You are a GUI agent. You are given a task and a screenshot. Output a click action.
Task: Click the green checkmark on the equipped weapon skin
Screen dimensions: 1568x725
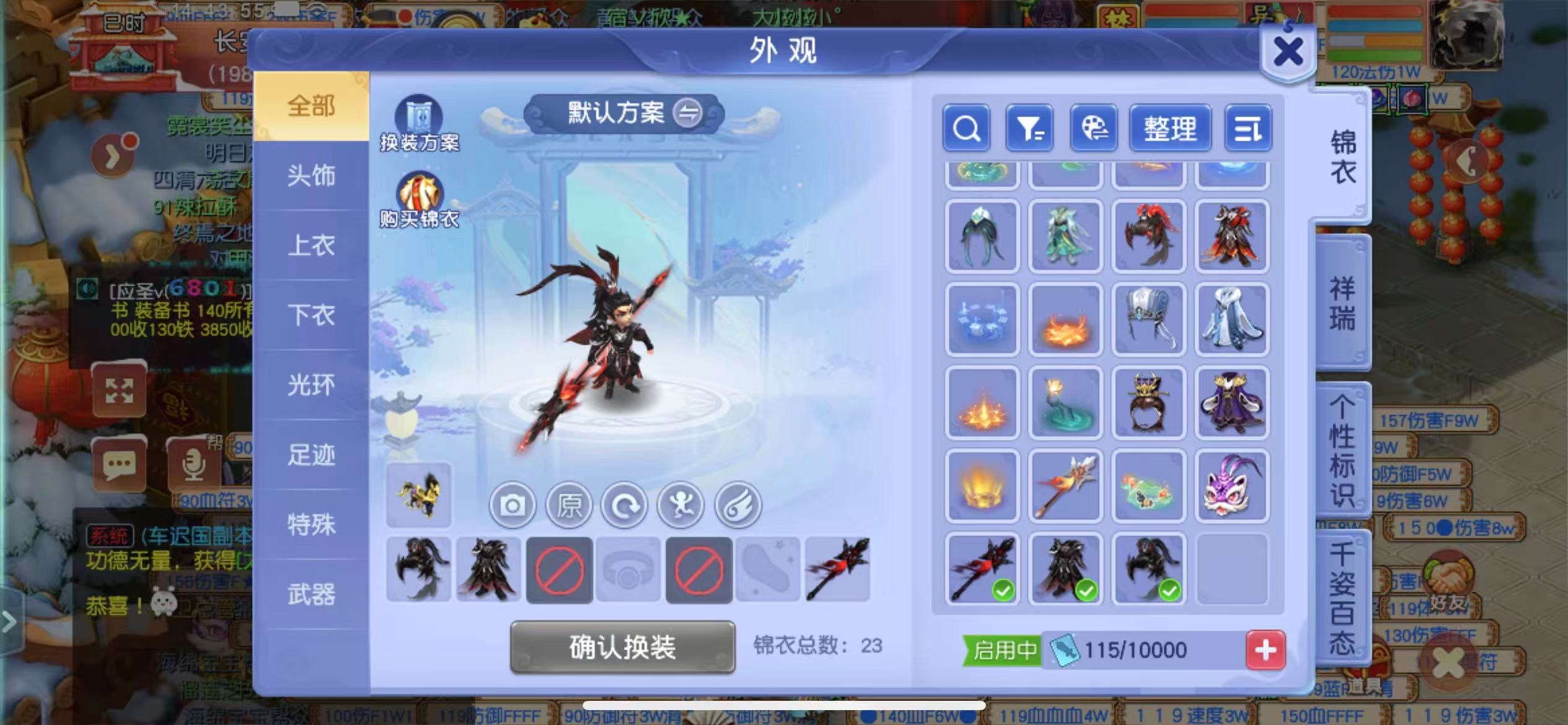[x=1003, y=592]
